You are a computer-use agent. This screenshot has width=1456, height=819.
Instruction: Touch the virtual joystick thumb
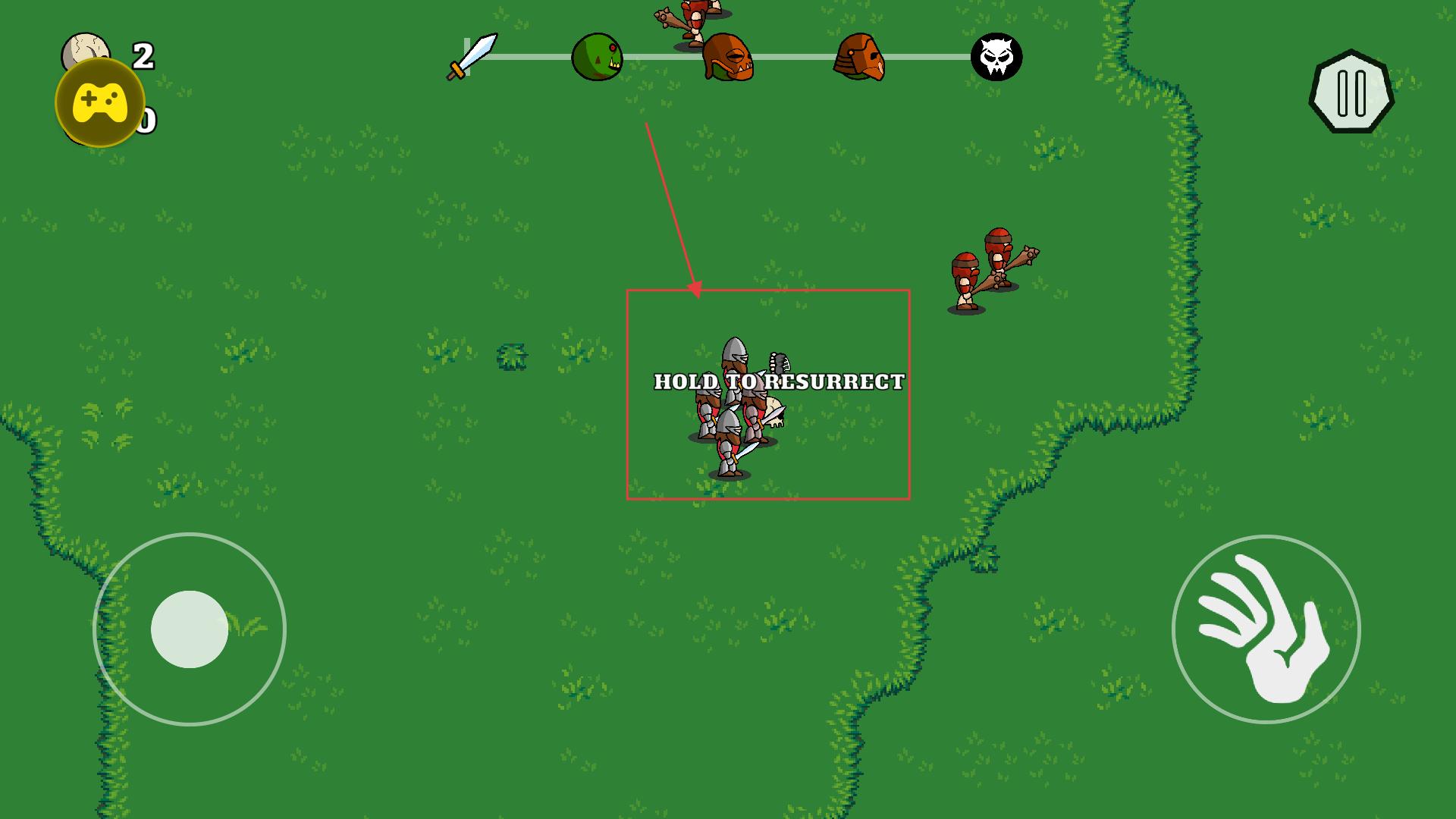(x=190, y=629)
